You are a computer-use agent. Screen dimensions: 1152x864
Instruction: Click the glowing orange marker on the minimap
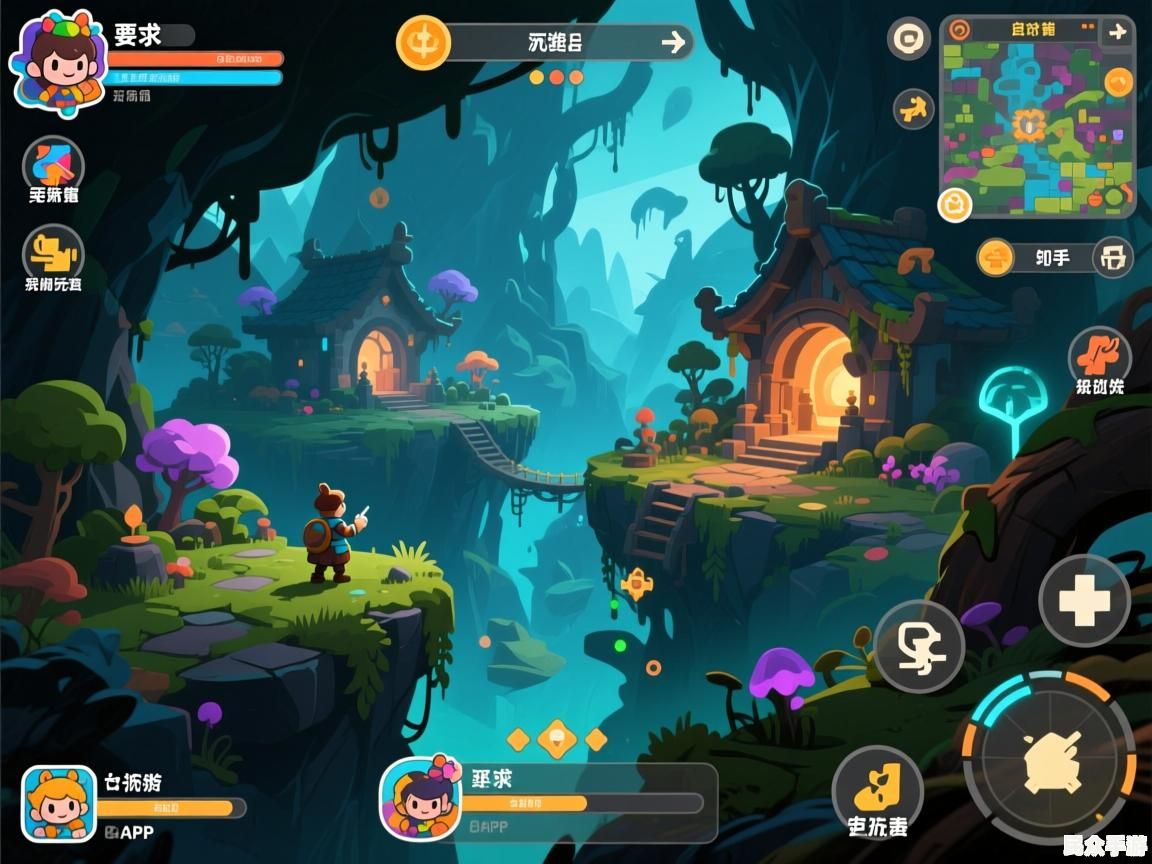[x=1028, y=125]
